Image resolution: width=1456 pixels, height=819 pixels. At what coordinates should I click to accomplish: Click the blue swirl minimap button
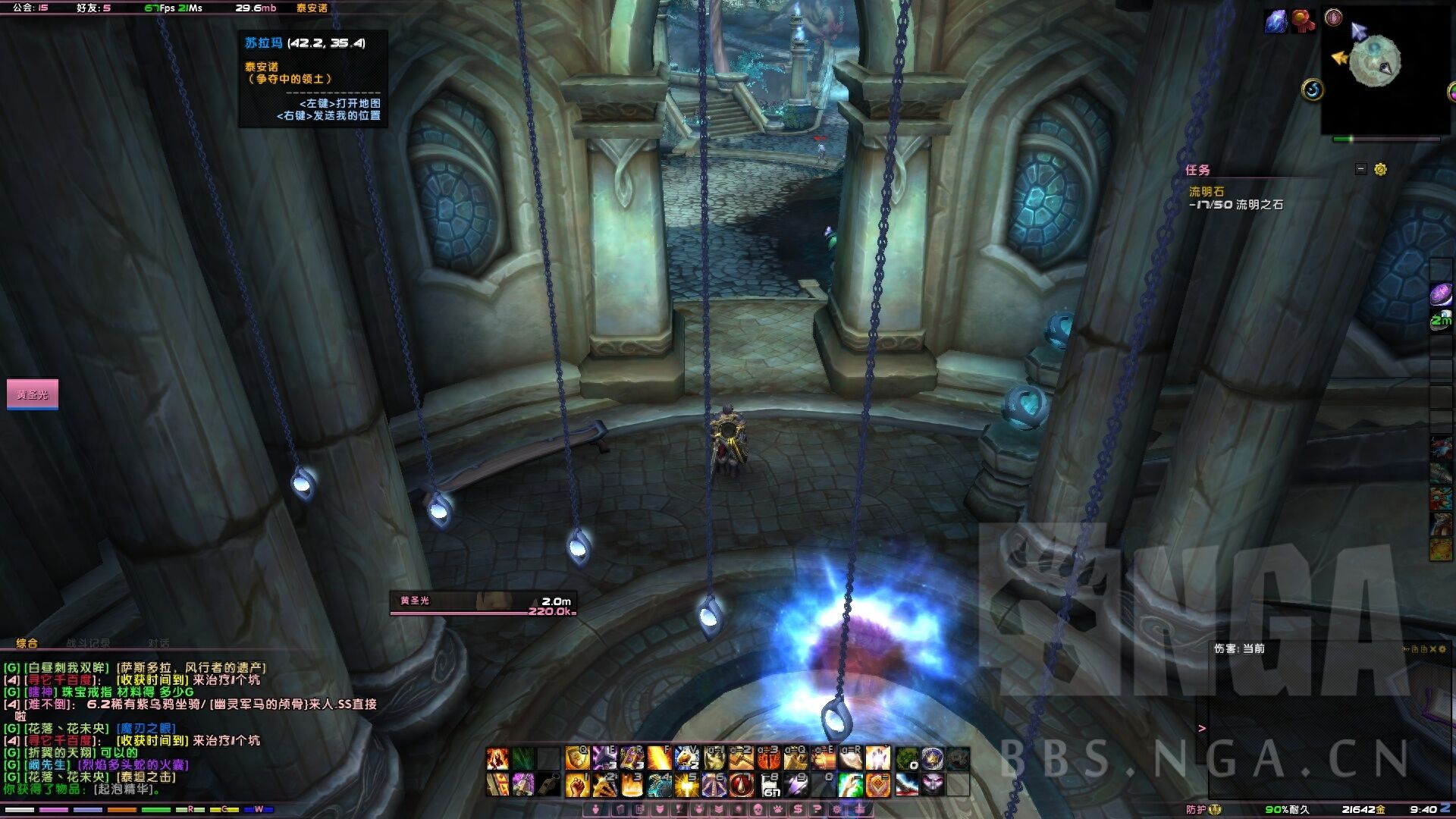1313,90
